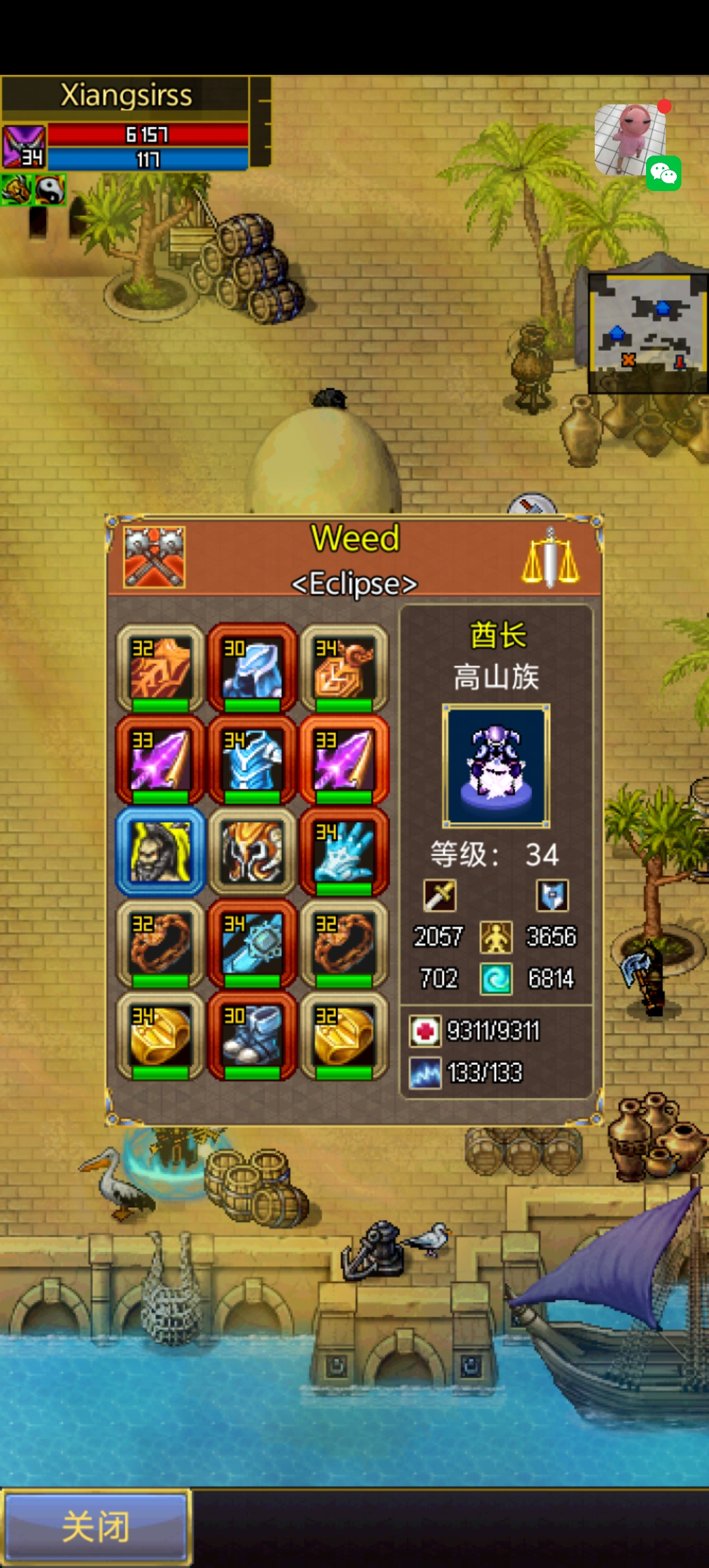709x1568 pixels.
Task: Click the golden scales icon
Action: tap(550, 557)
